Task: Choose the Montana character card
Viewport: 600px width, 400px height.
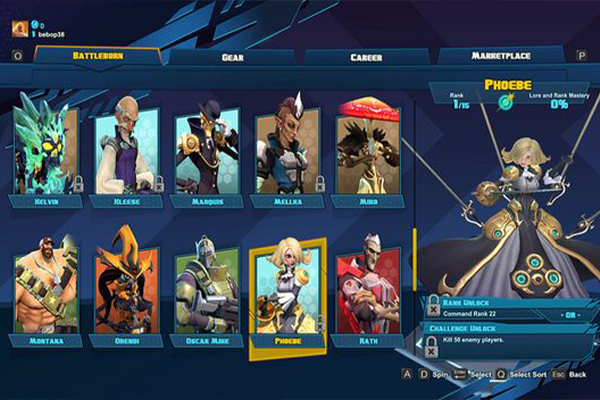Action: tap(47, 288)
